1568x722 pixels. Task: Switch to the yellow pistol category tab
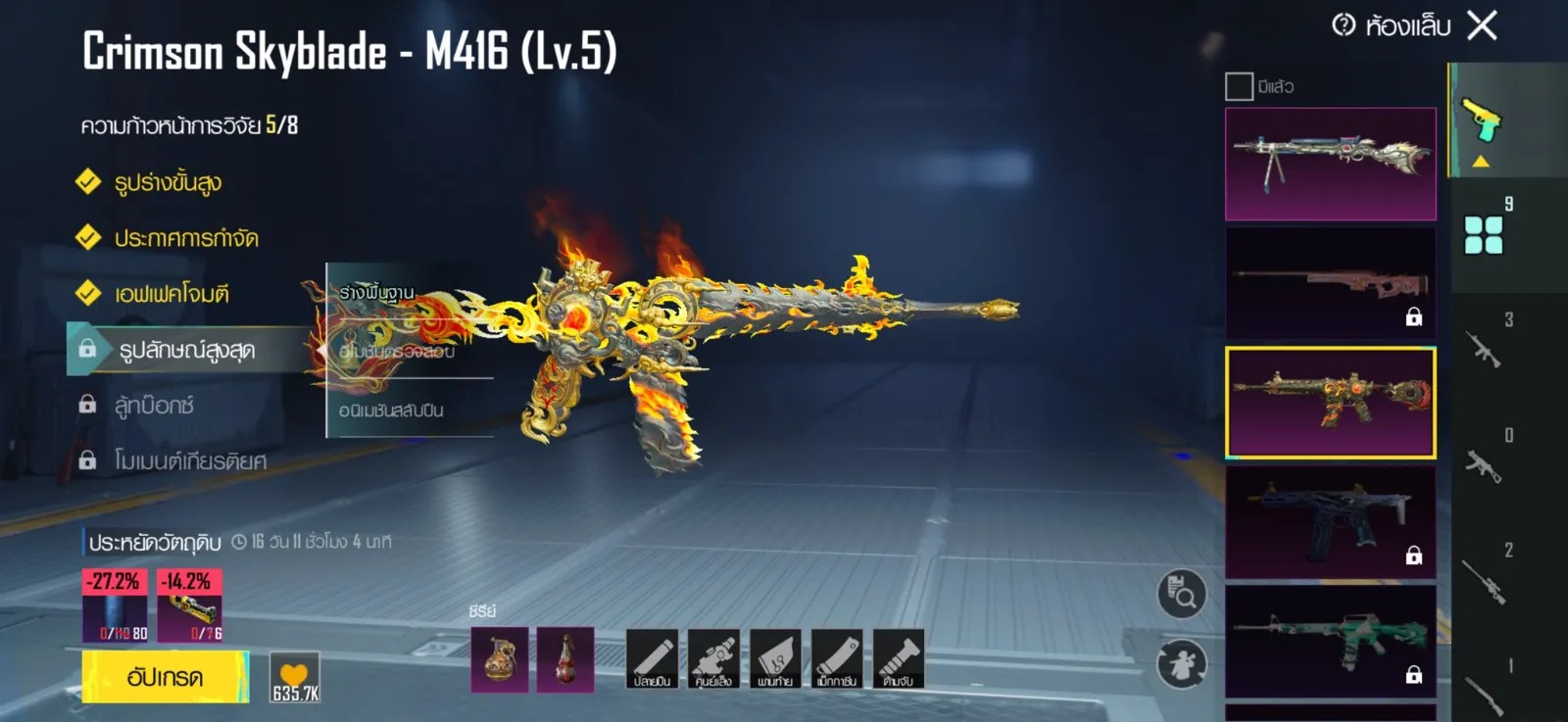(x=1482, y=120)
